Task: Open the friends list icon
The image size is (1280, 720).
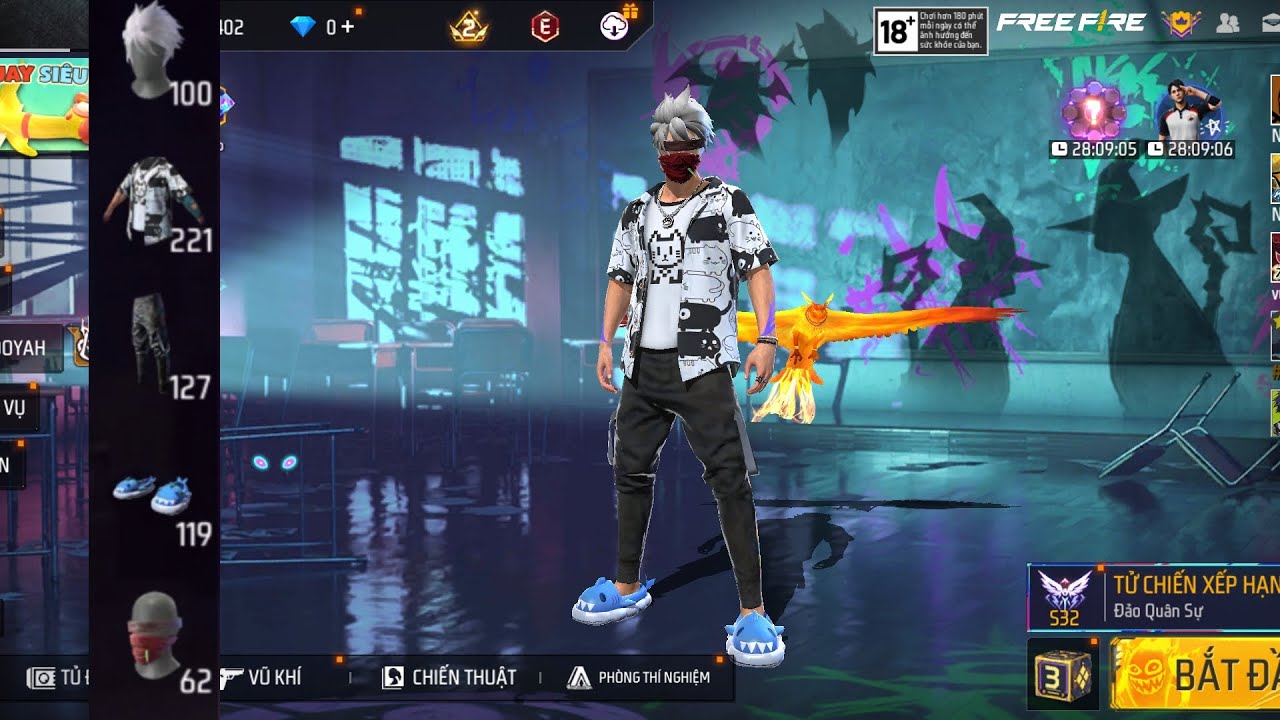Action: point(1227,24)
